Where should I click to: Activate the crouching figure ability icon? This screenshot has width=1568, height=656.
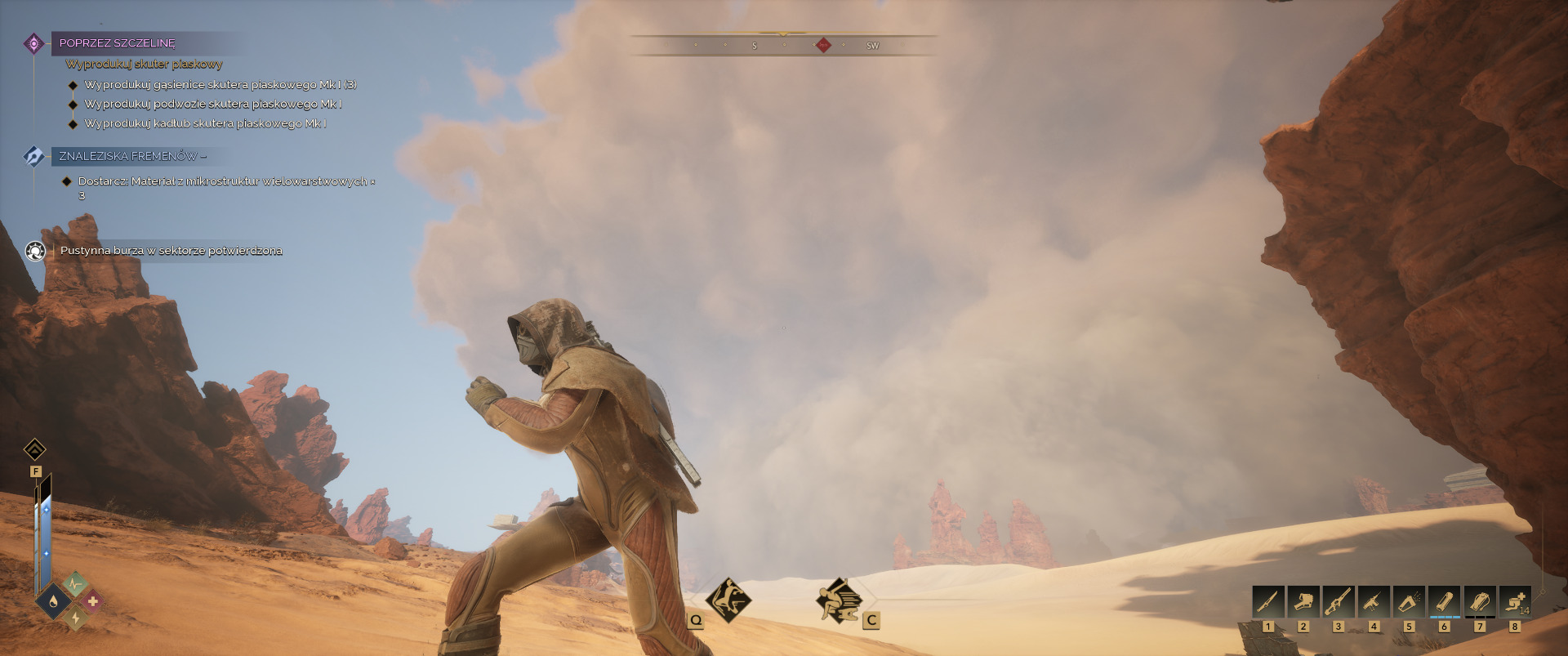pyautogui.click(x=839, y=600)
